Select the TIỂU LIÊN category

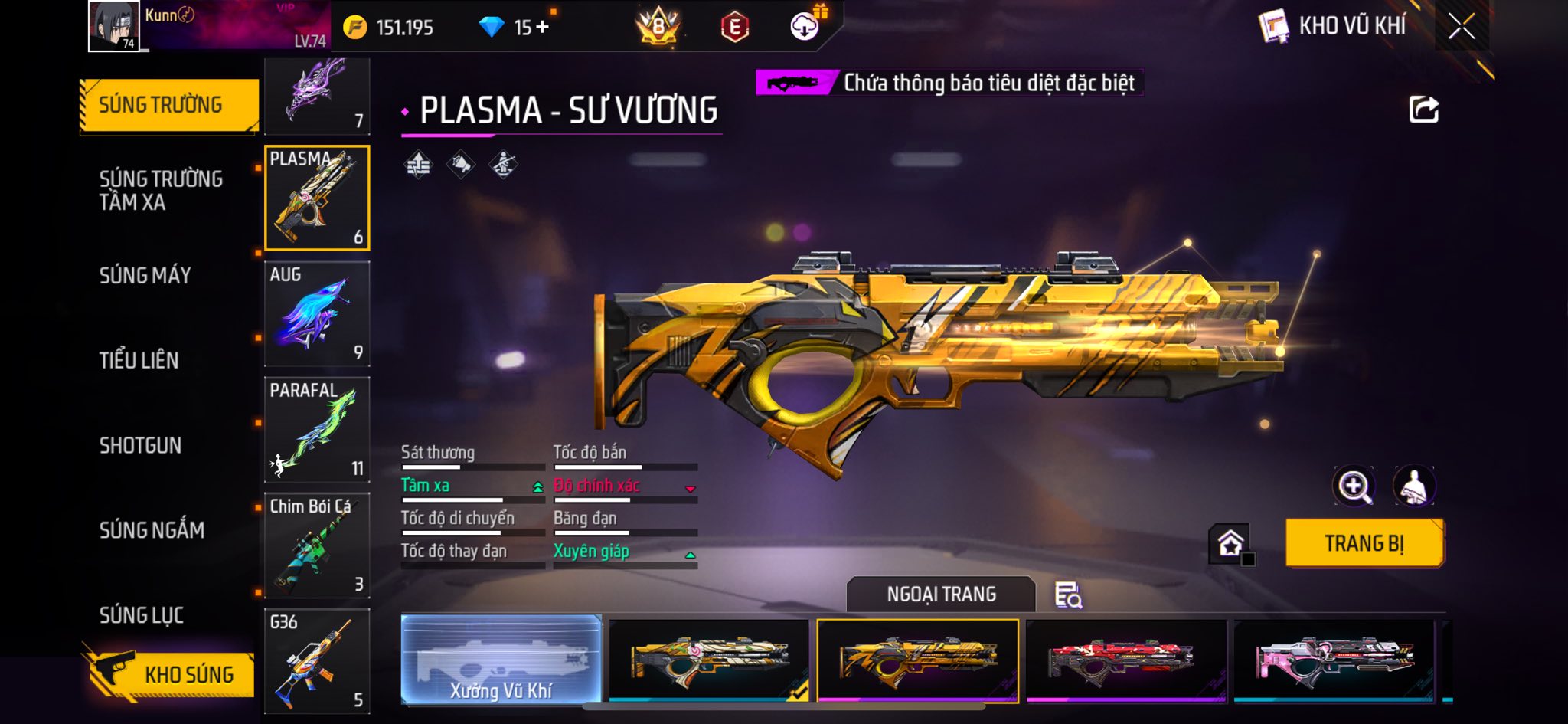coord(139,360)
